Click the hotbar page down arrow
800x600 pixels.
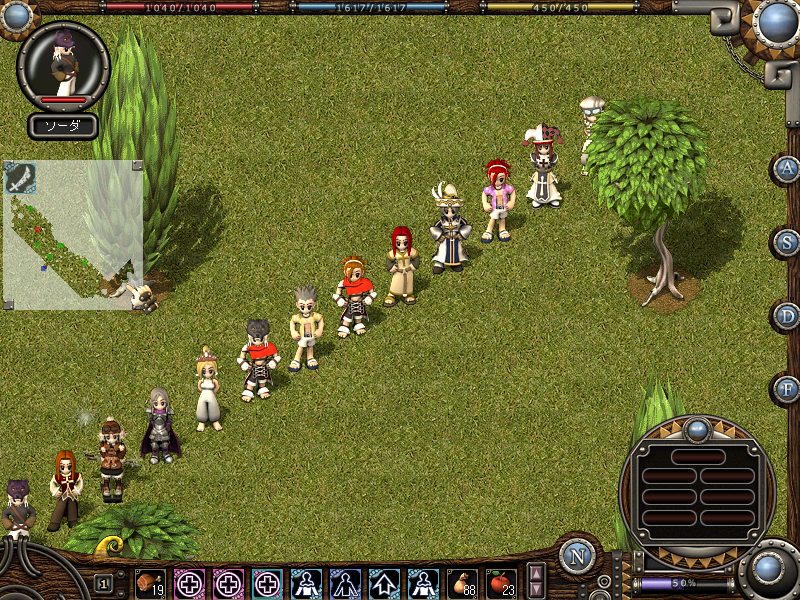[x=537, y=589]
